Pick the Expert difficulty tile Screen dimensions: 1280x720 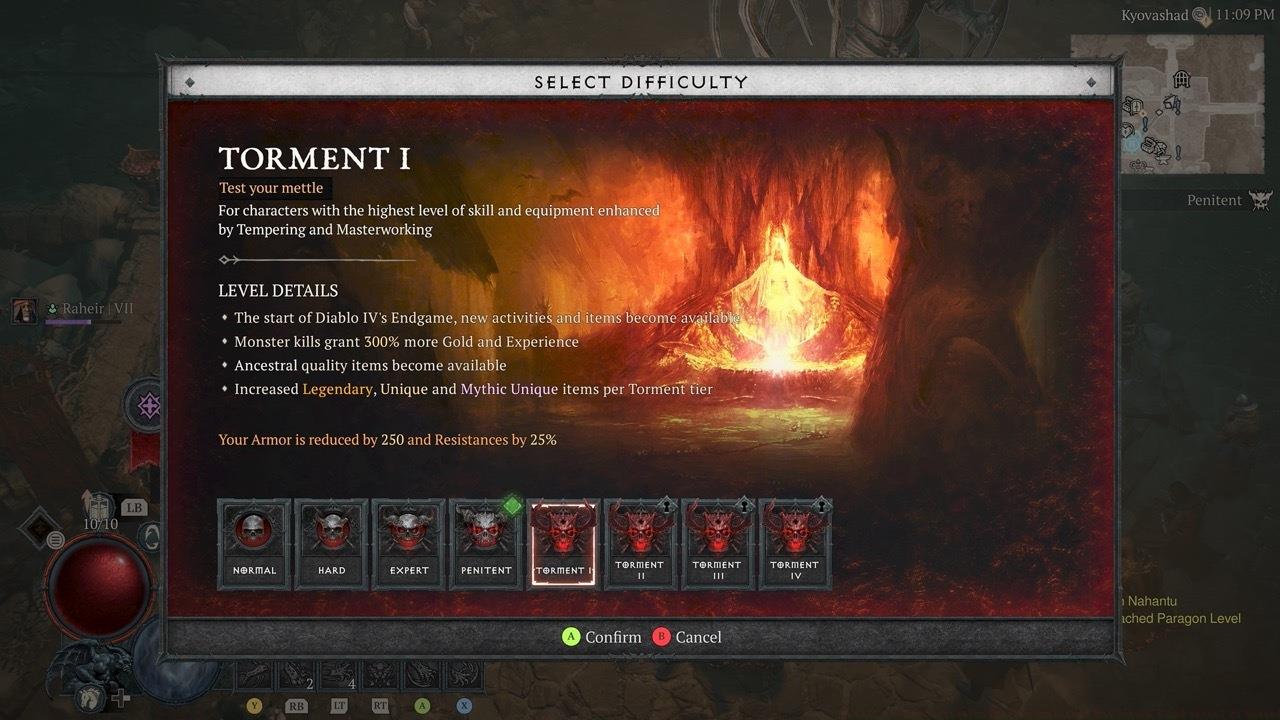tap(408, 543)
